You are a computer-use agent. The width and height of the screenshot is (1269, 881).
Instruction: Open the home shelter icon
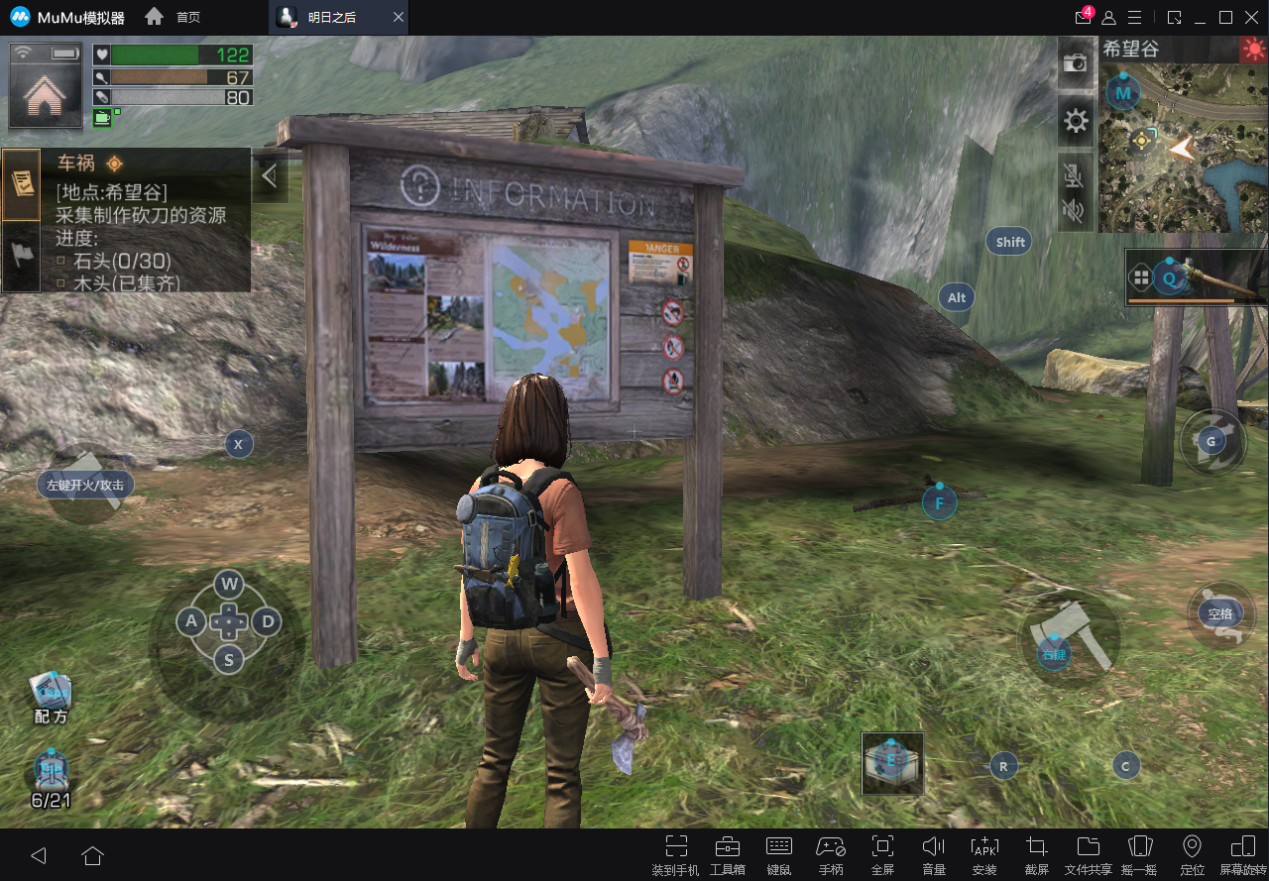click(45, 96)
